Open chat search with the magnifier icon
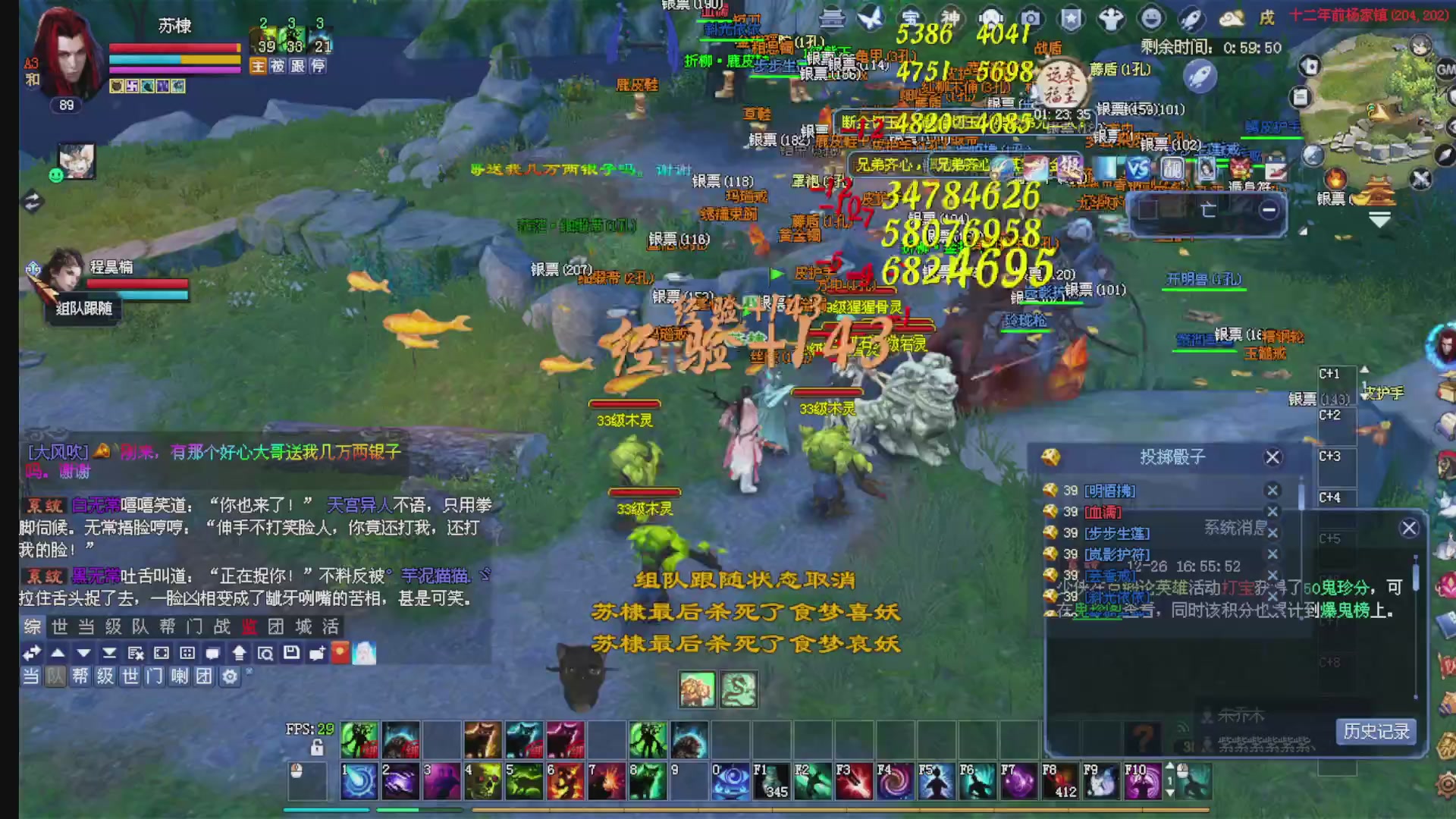This screenshot has width=1456, height=819. click(266, 652)
